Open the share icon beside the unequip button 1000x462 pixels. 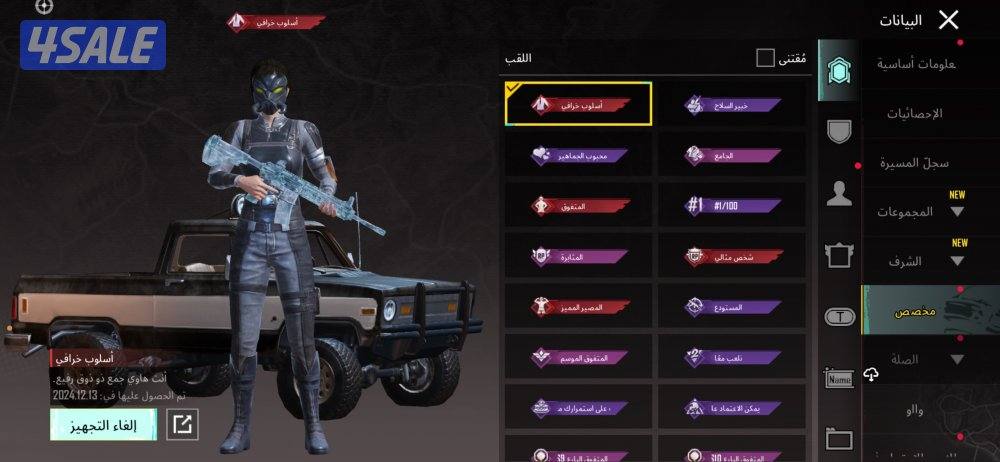click(x=182, y=424)
